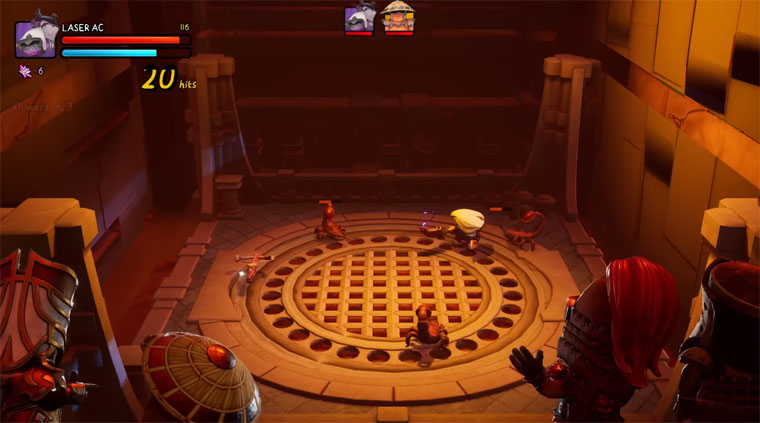
Task: Select the straw-hat enemy portrait at top center
Action: coord(398,18)
